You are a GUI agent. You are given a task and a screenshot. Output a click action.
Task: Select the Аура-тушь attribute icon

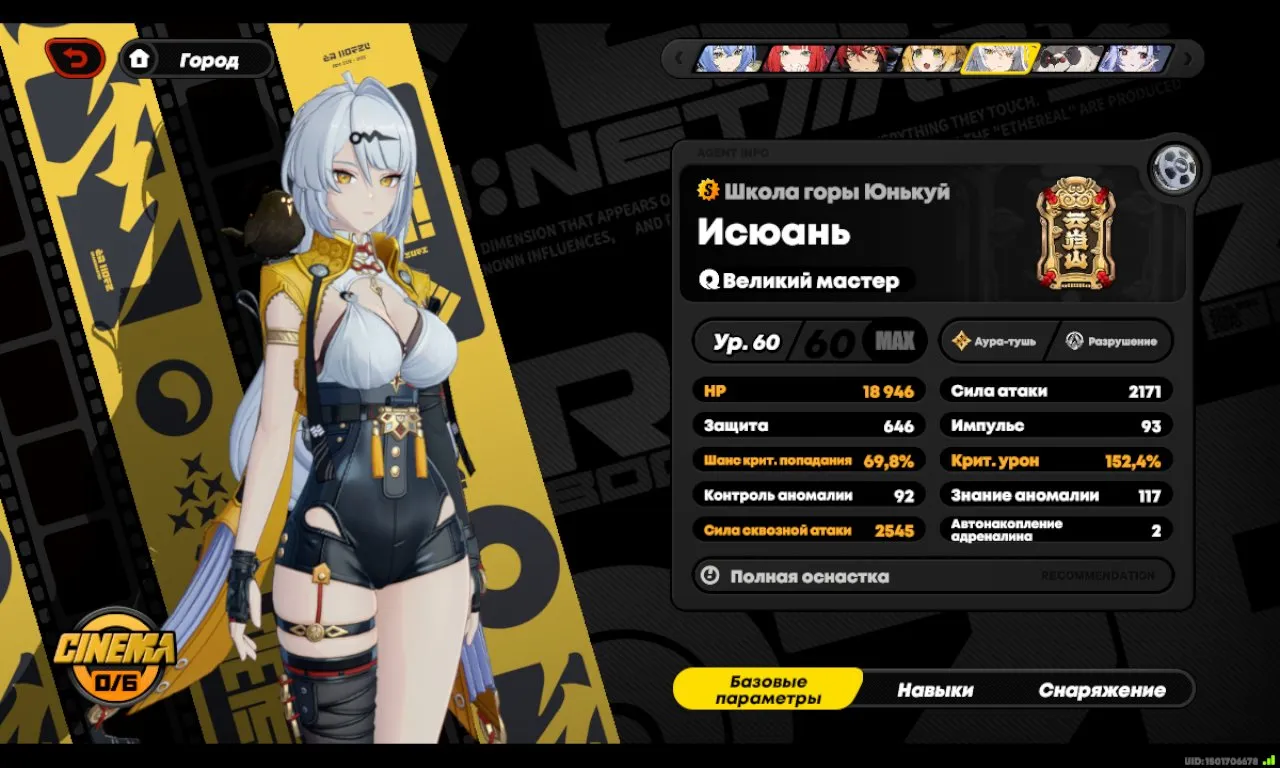pyautogui.click(x=963, y=341)
